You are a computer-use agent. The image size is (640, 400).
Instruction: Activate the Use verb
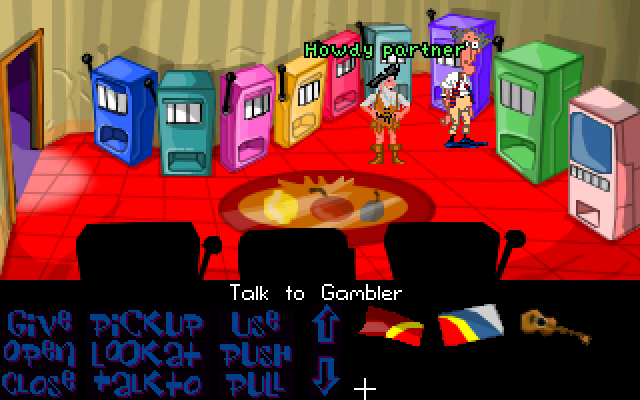(255, 324)
